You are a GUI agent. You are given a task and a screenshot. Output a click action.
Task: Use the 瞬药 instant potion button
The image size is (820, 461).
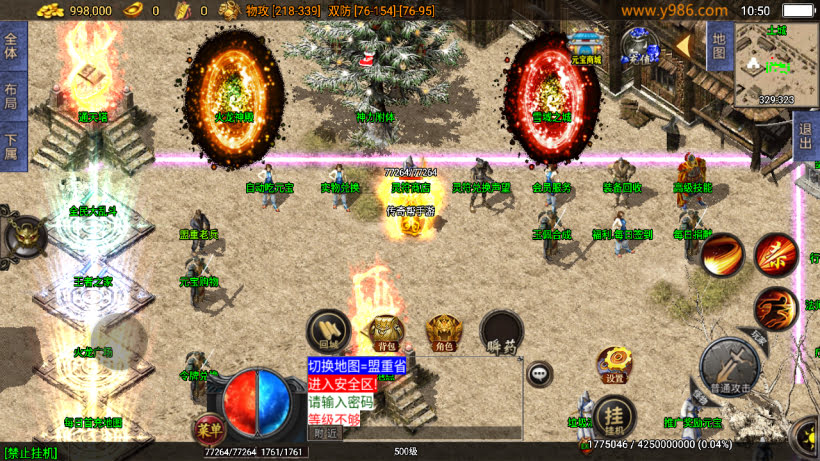click(x=501, y=333)
